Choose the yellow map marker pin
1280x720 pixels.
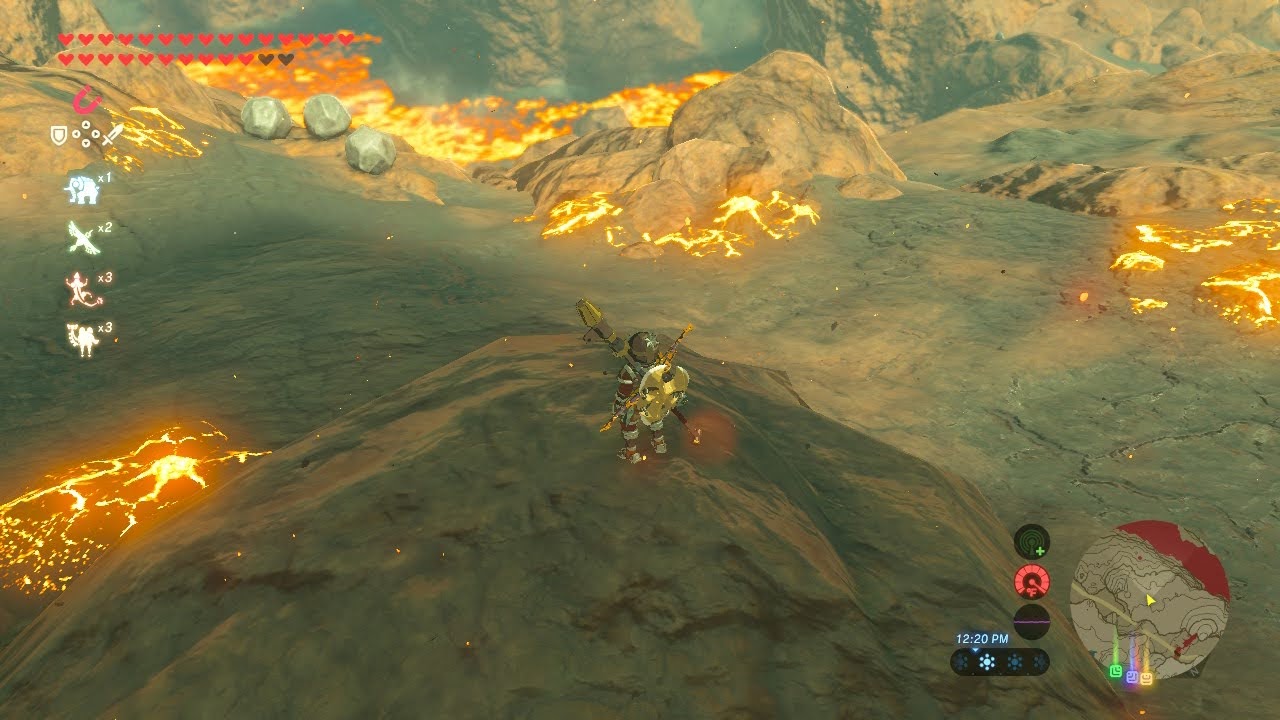click(1146, 678)
